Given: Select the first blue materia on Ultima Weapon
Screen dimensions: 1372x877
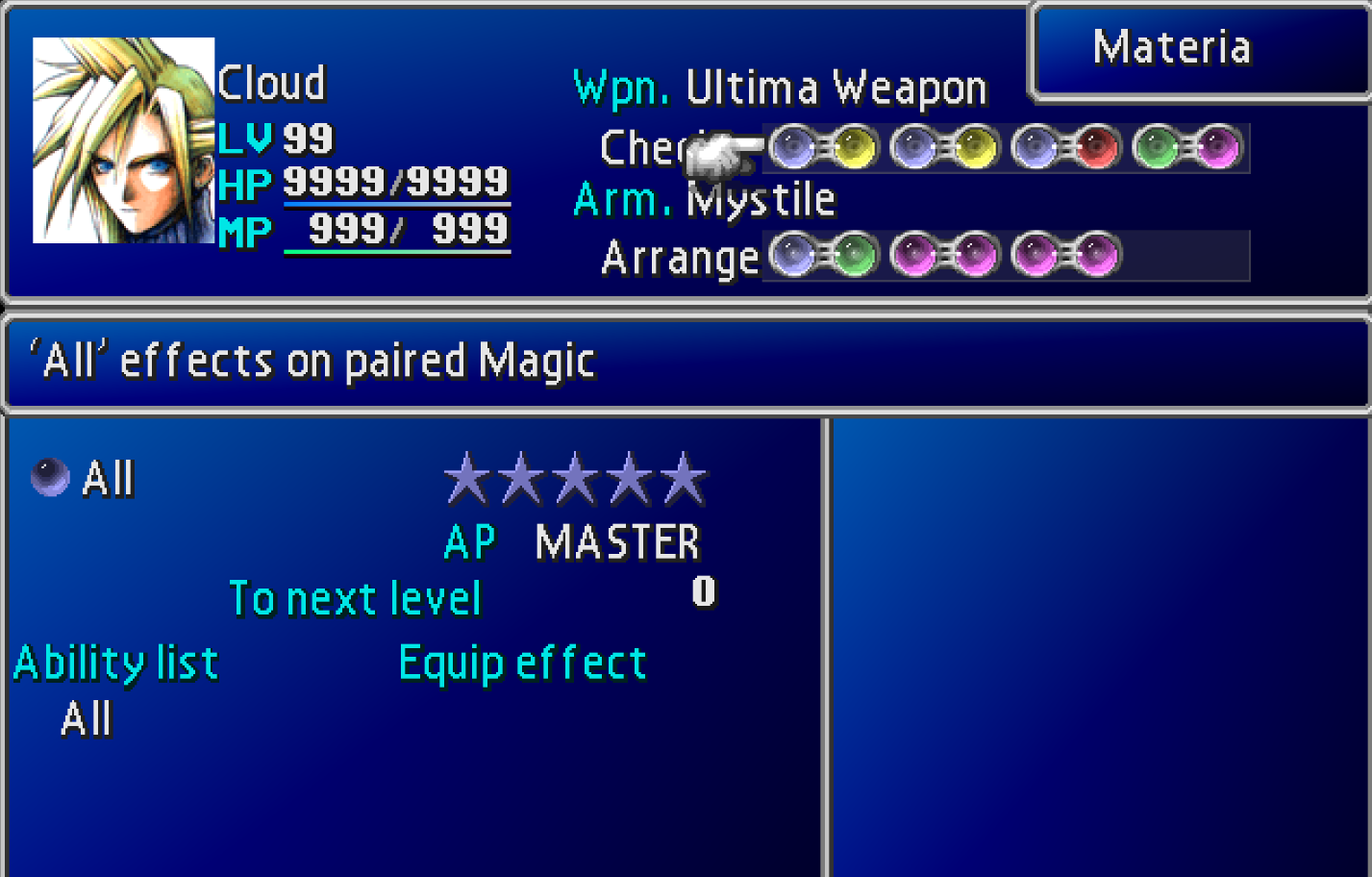Looking at the screenshot, I should point(791,146).
